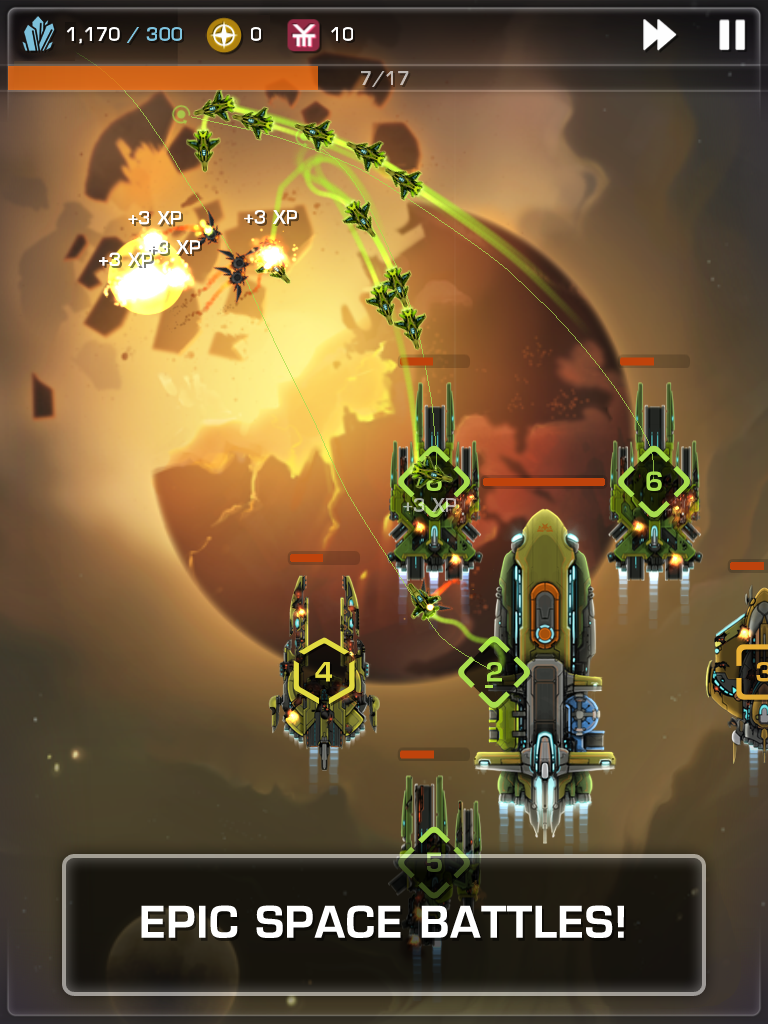Choose the ship group marked 6
The image size is (768, 1024).
click(x=653, y=481)
